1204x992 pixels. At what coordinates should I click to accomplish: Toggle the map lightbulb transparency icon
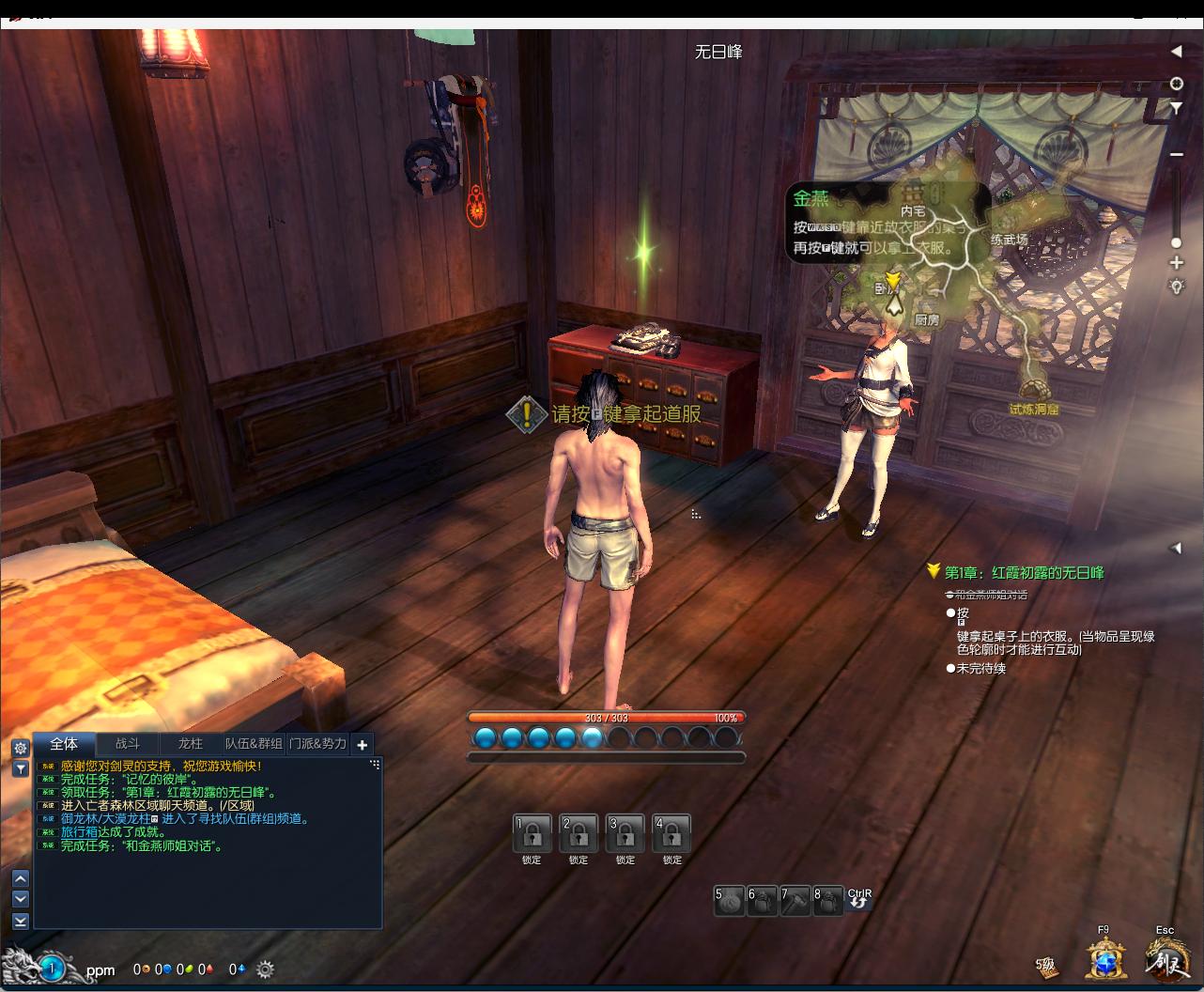(1176, 287)
